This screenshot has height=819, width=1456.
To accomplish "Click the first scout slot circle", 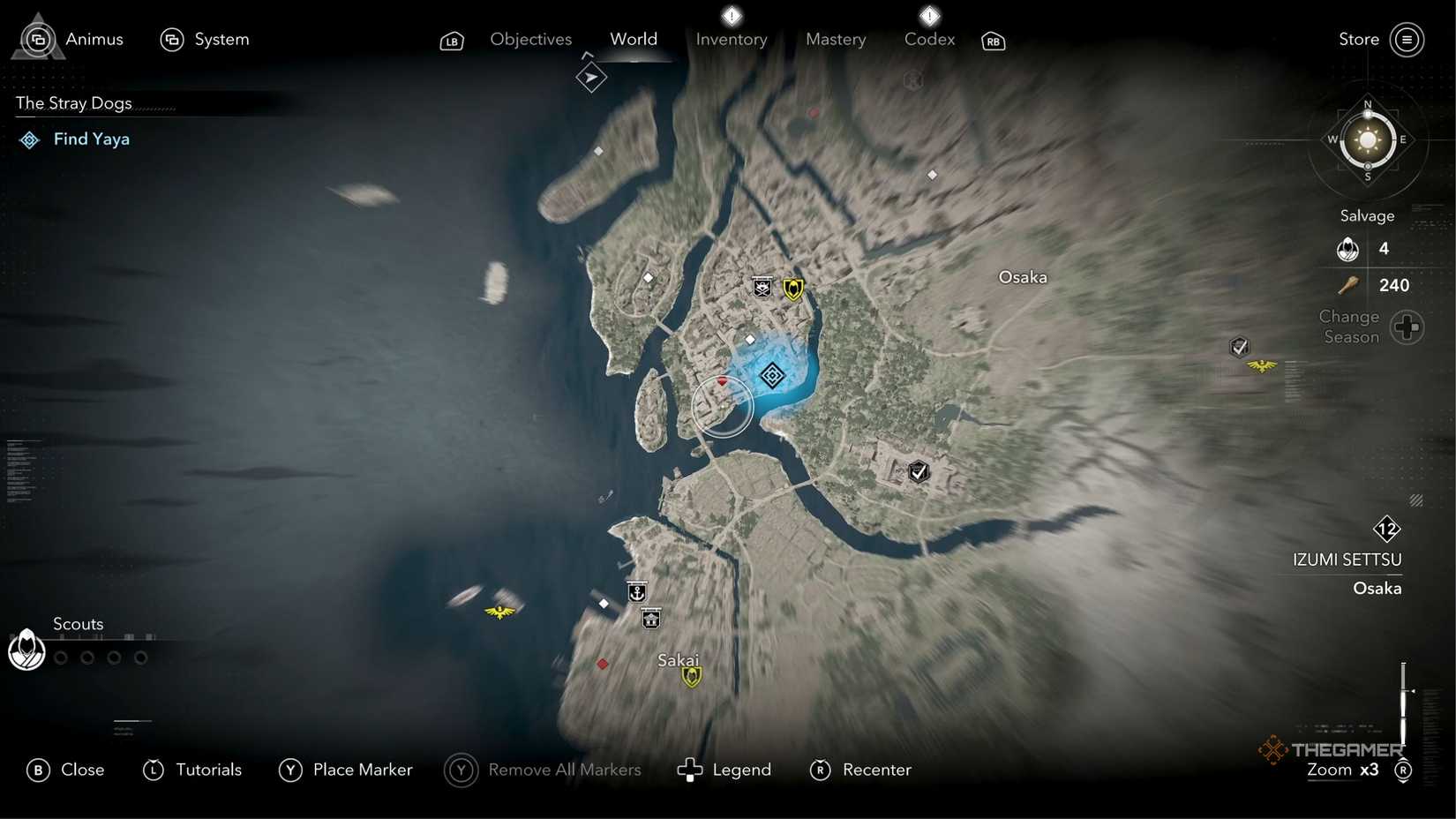I will click(x=60, y=657).
